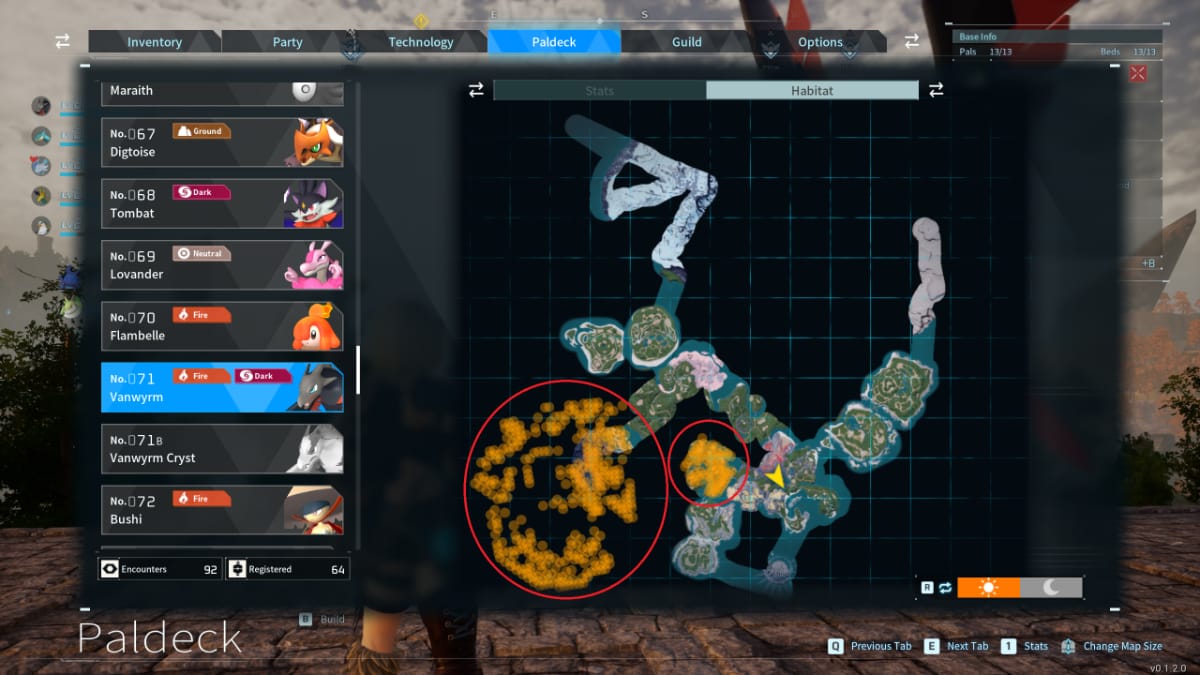This screenshot has height=675, width=1200.
Task: Select the highlighted Vanwyrm entry
Action: (222, 387)
